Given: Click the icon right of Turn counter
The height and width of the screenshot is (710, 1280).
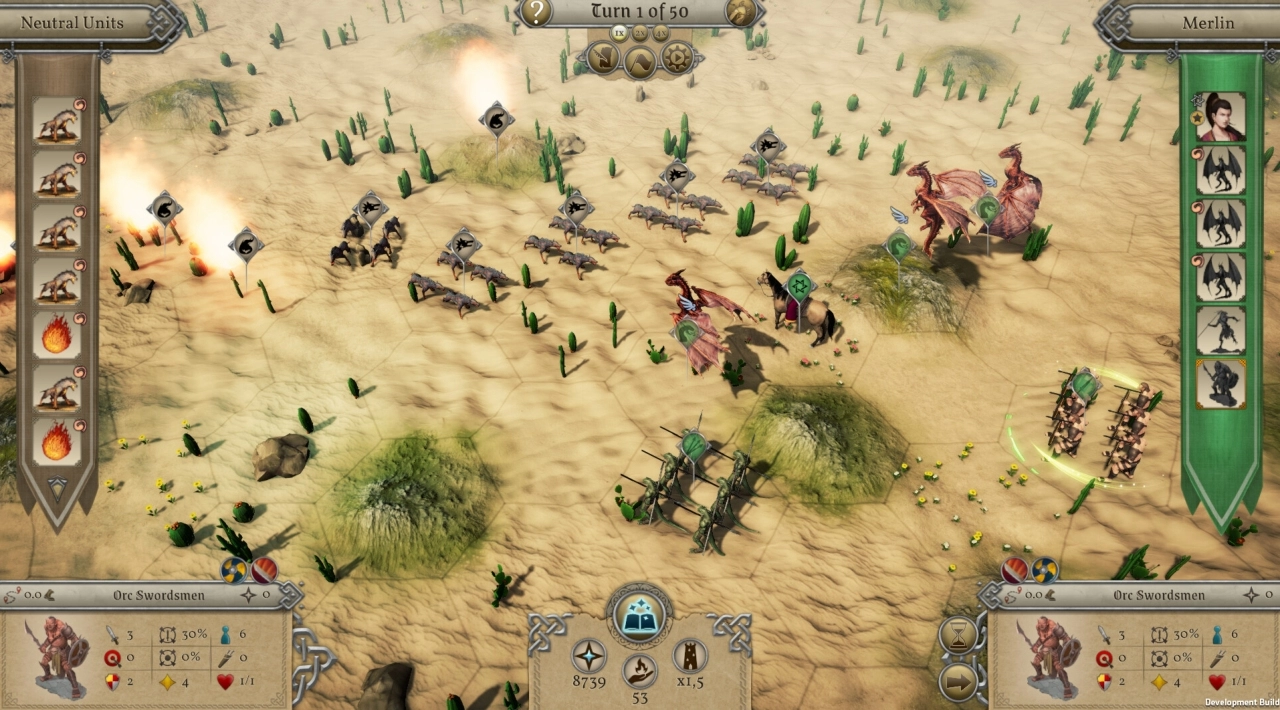Looking at the screenshot, I should (741, 12).
